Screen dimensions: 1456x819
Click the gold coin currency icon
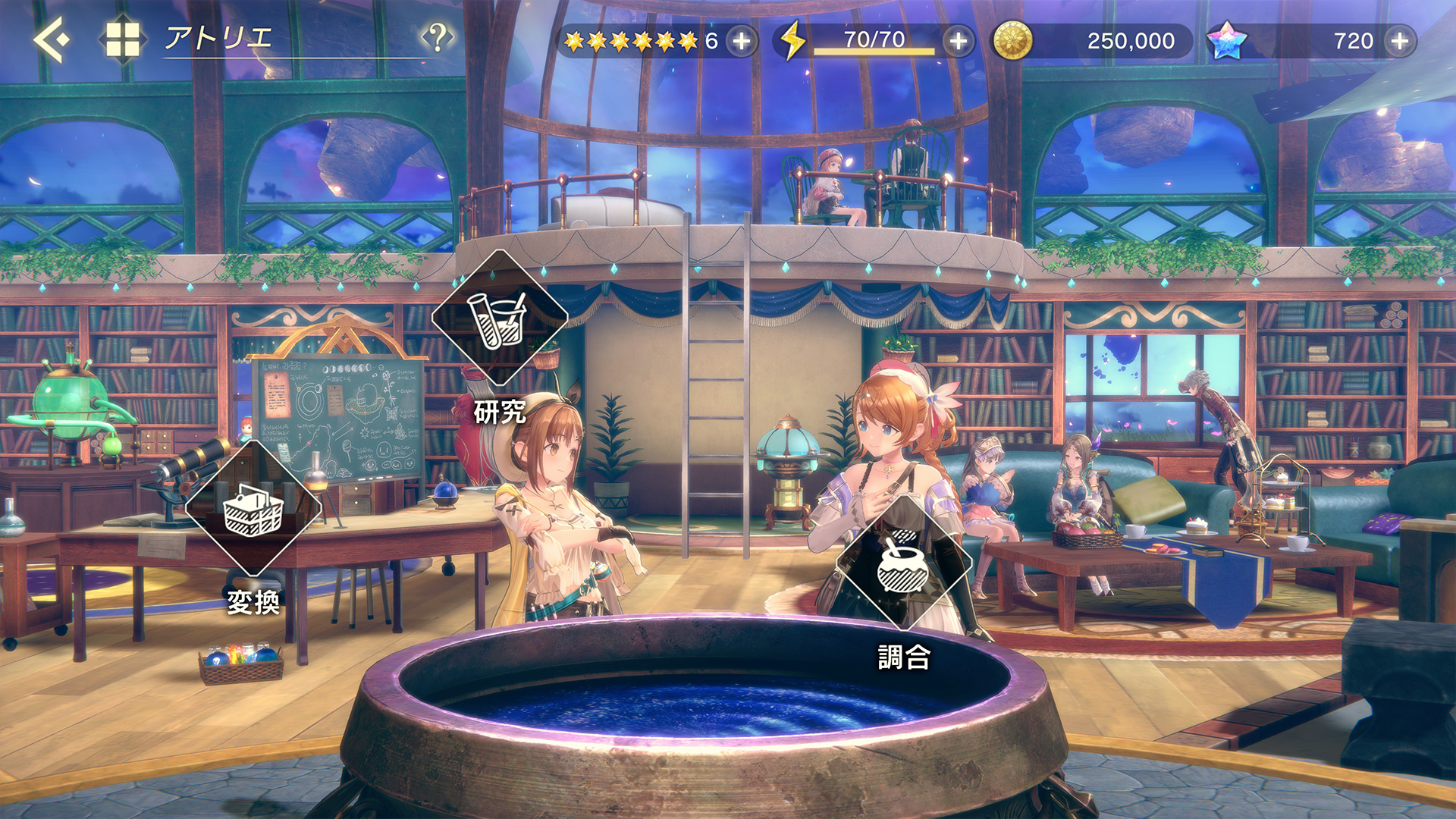click(x=1012, y=41)
